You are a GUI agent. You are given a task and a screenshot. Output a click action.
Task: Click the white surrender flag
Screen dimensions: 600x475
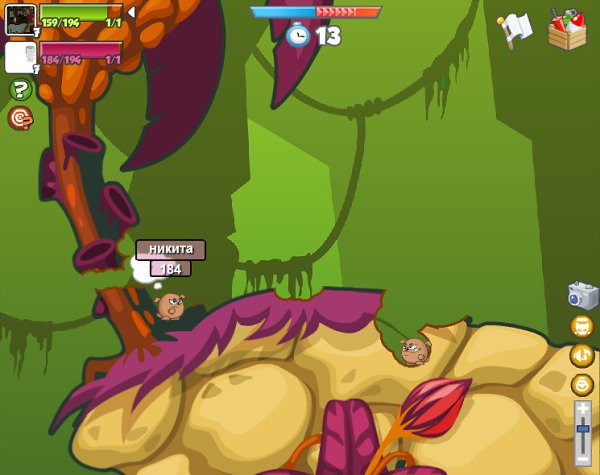pos(515,30)
